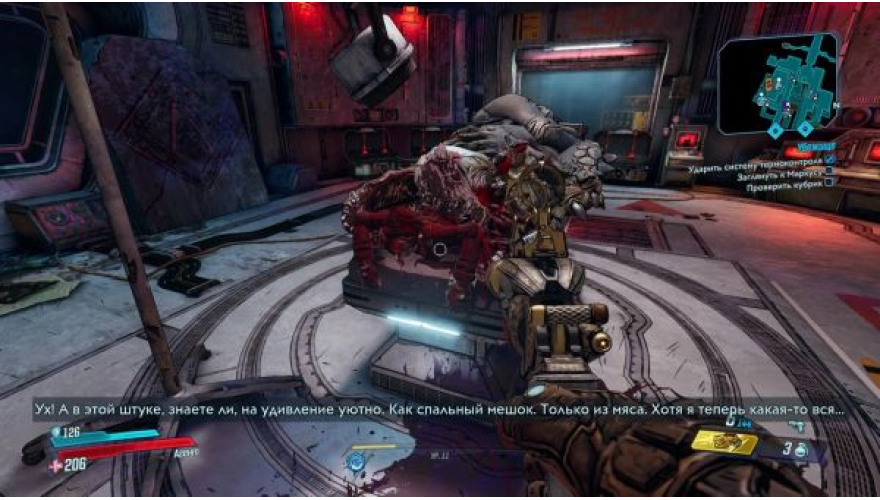Viewport: 880px width, 500px height.
Task: Activate the blue action skill icon
Action: click(356, 461)
